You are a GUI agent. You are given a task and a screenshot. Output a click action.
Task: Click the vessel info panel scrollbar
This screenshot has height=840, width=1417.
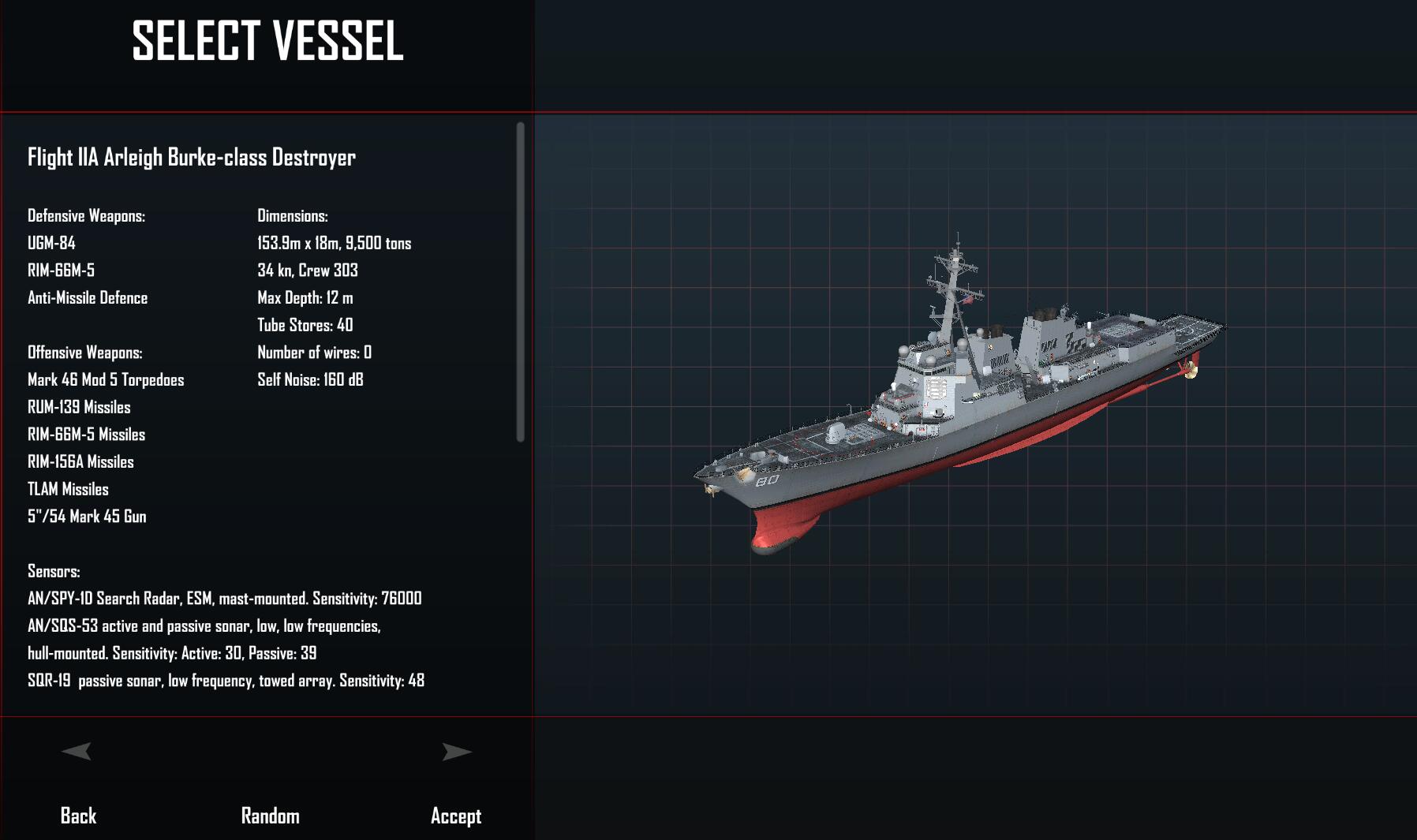coord(520,282)
